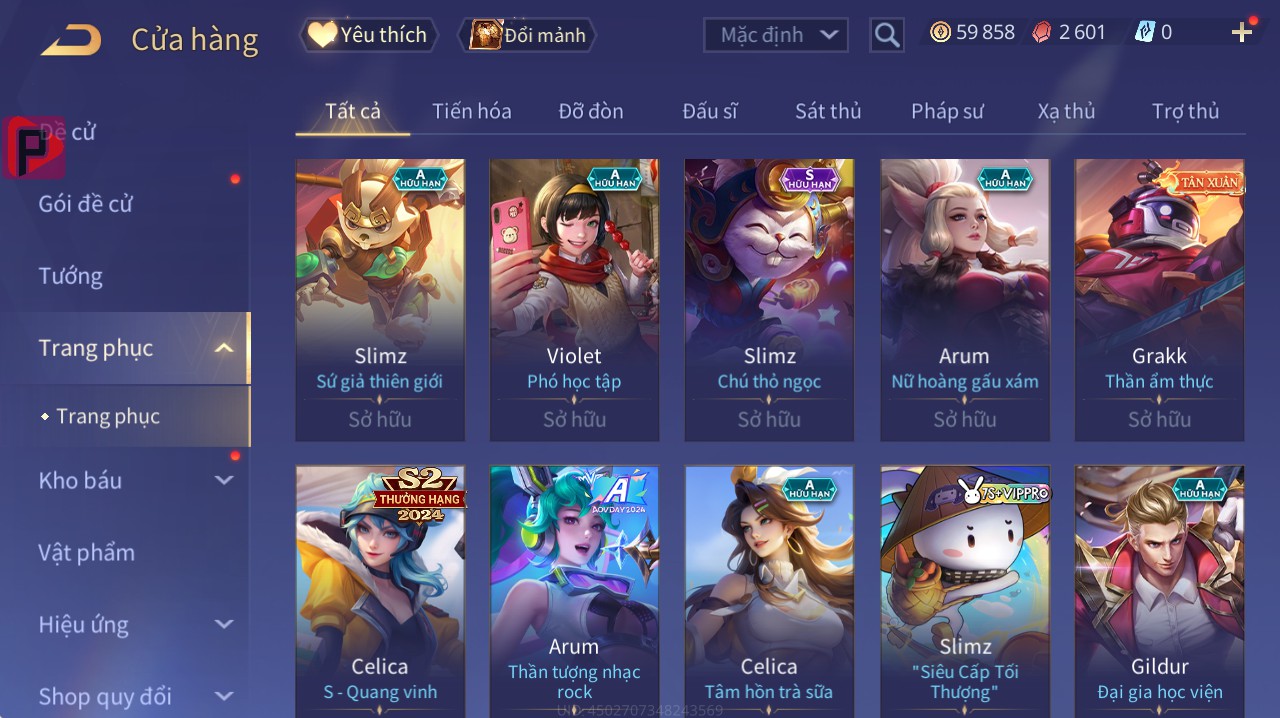Switch to the Đỡ đòn tab
The height and width of the screenshot is (718, 1280).
tap(590, 111)
